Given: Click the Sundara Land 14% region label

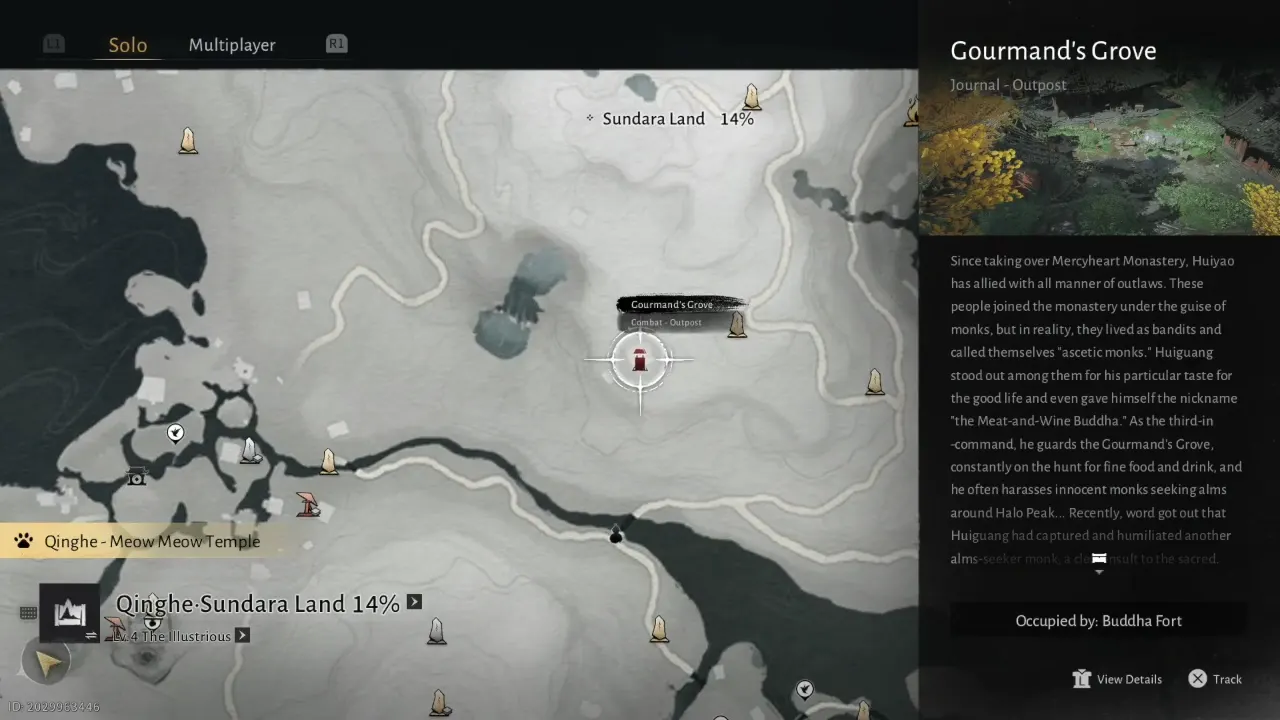Looking at the screenshot, I should pos(670,119).
